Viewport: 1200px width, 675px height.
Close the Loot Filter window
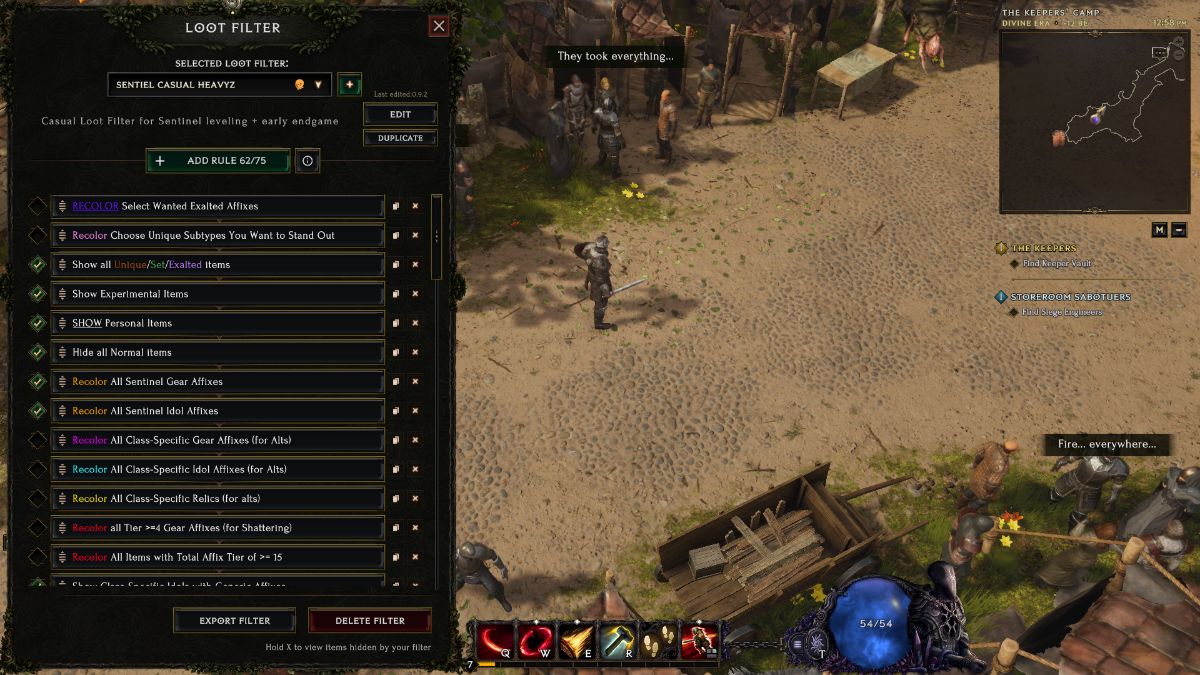coord(438,27)
